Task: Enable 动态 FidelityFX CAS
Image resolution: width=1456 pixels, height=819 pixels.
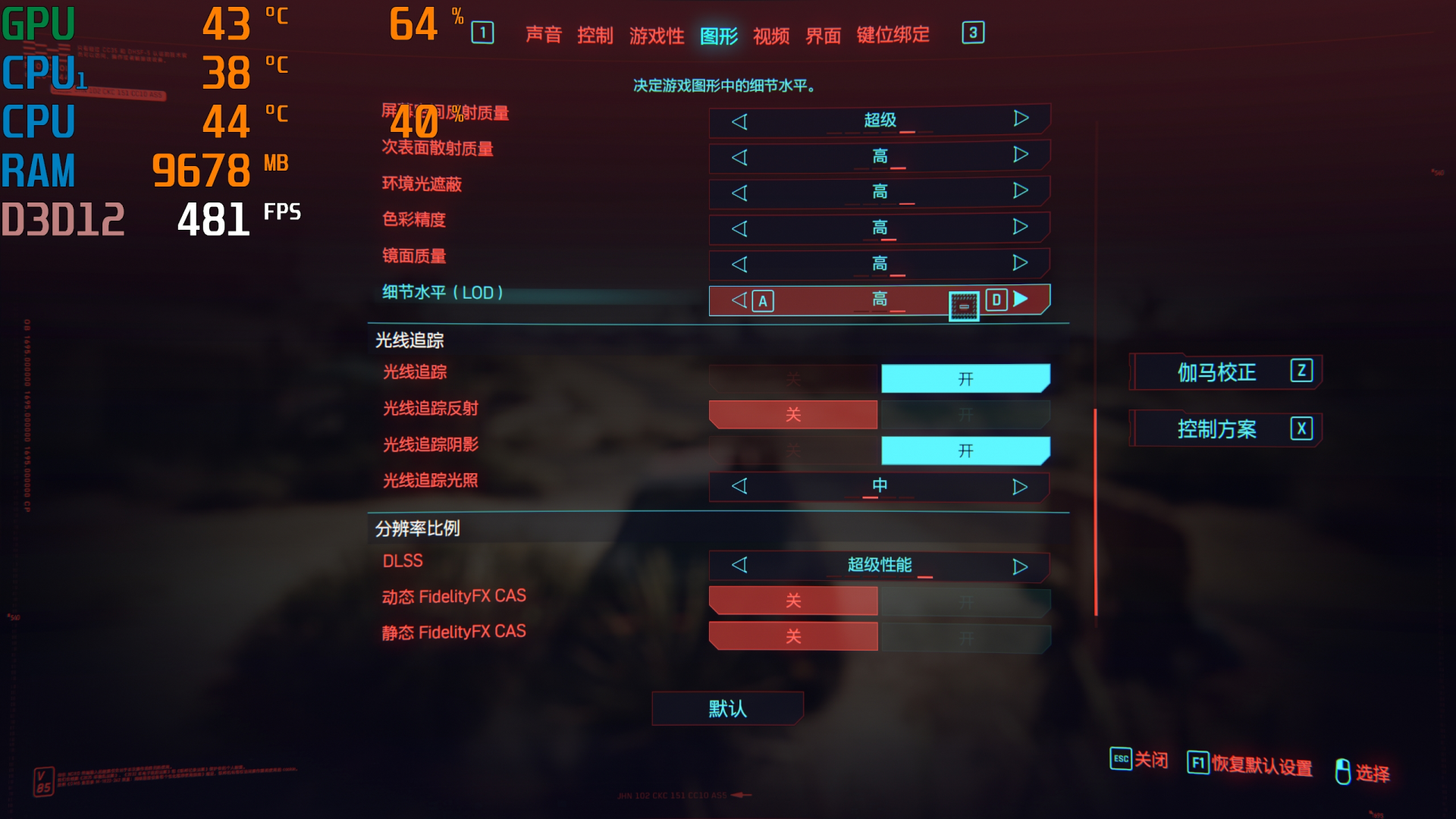Action: (x=965, y=600)
